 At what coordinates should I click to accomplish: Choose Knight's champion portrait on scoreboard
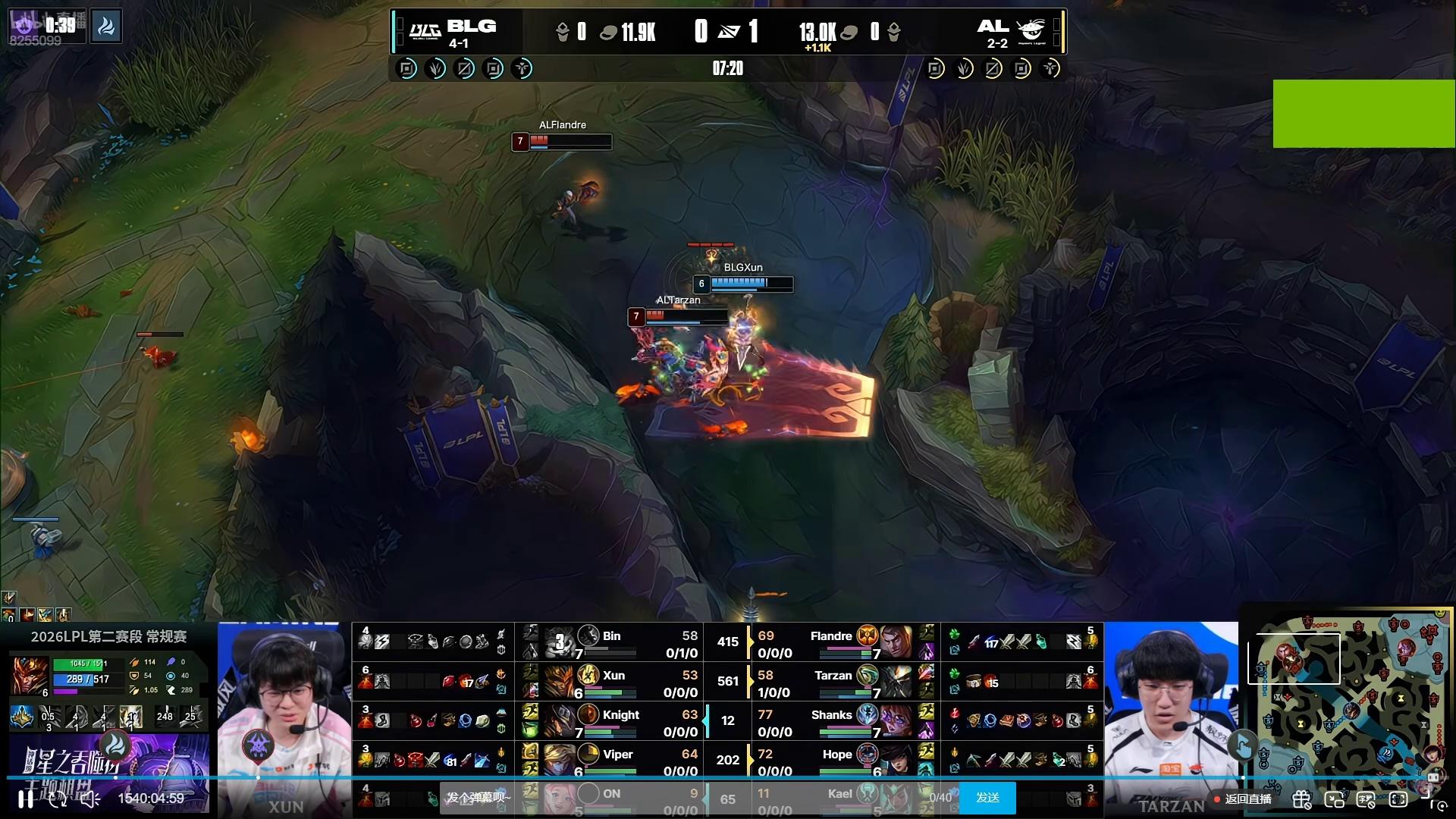(x=559, y=720)
